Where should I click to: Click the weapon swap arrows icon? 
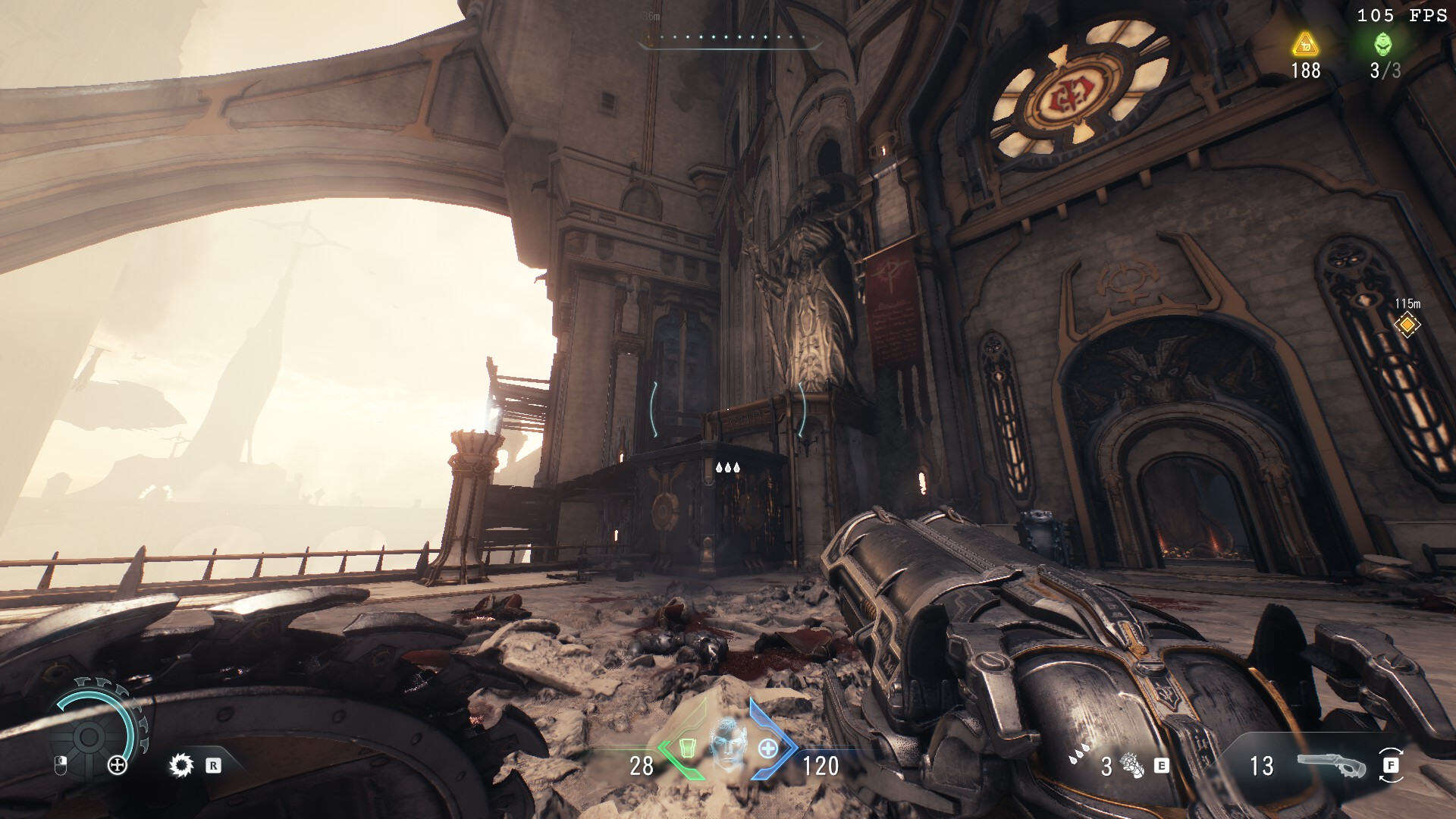1391,765
